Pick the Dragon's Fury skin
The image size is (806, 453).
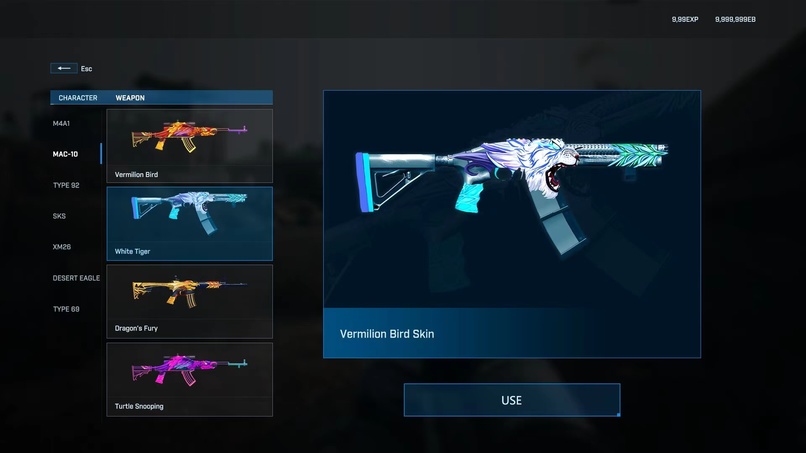tap(189, 301)
